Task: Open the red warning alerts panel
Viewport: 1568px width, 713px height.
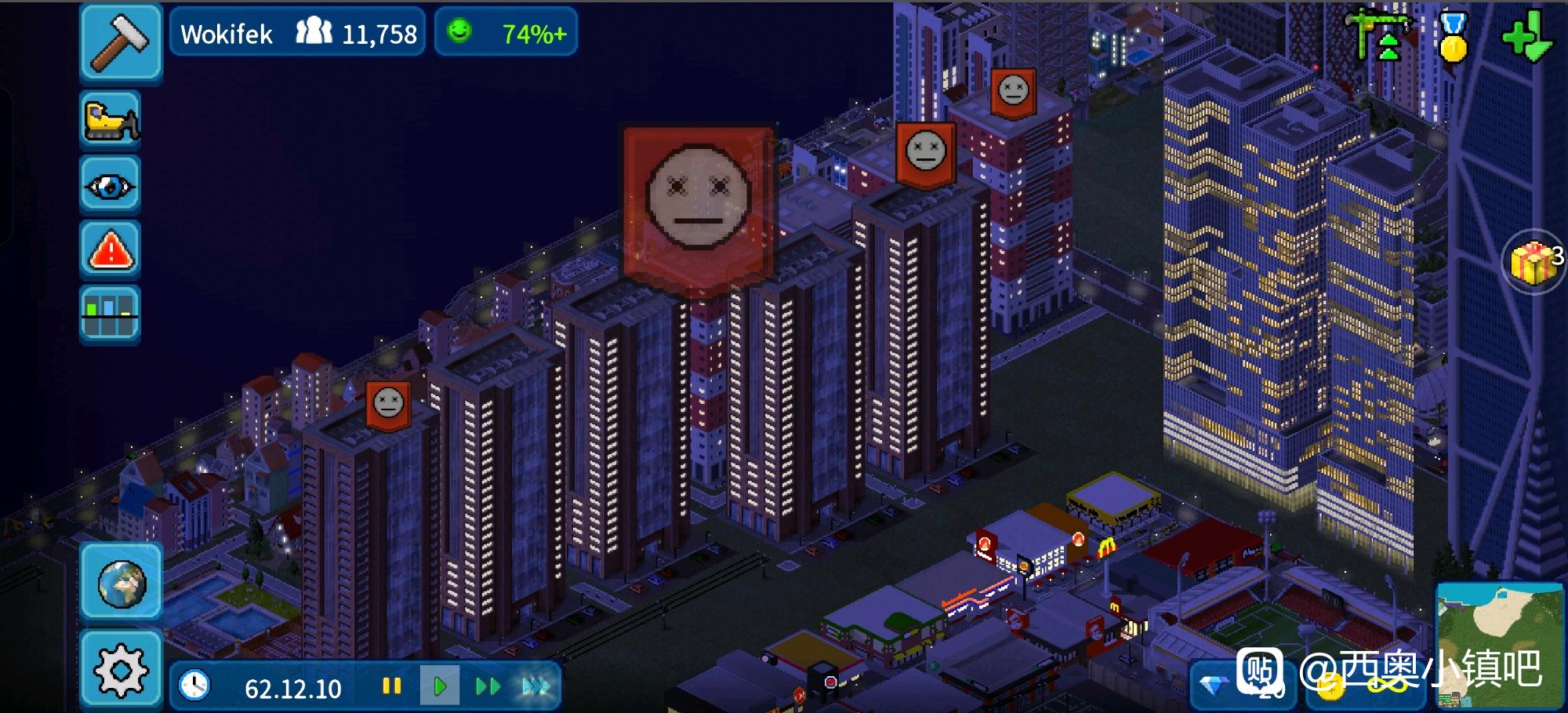Action: pyautogui.click(x=110, y=250)
